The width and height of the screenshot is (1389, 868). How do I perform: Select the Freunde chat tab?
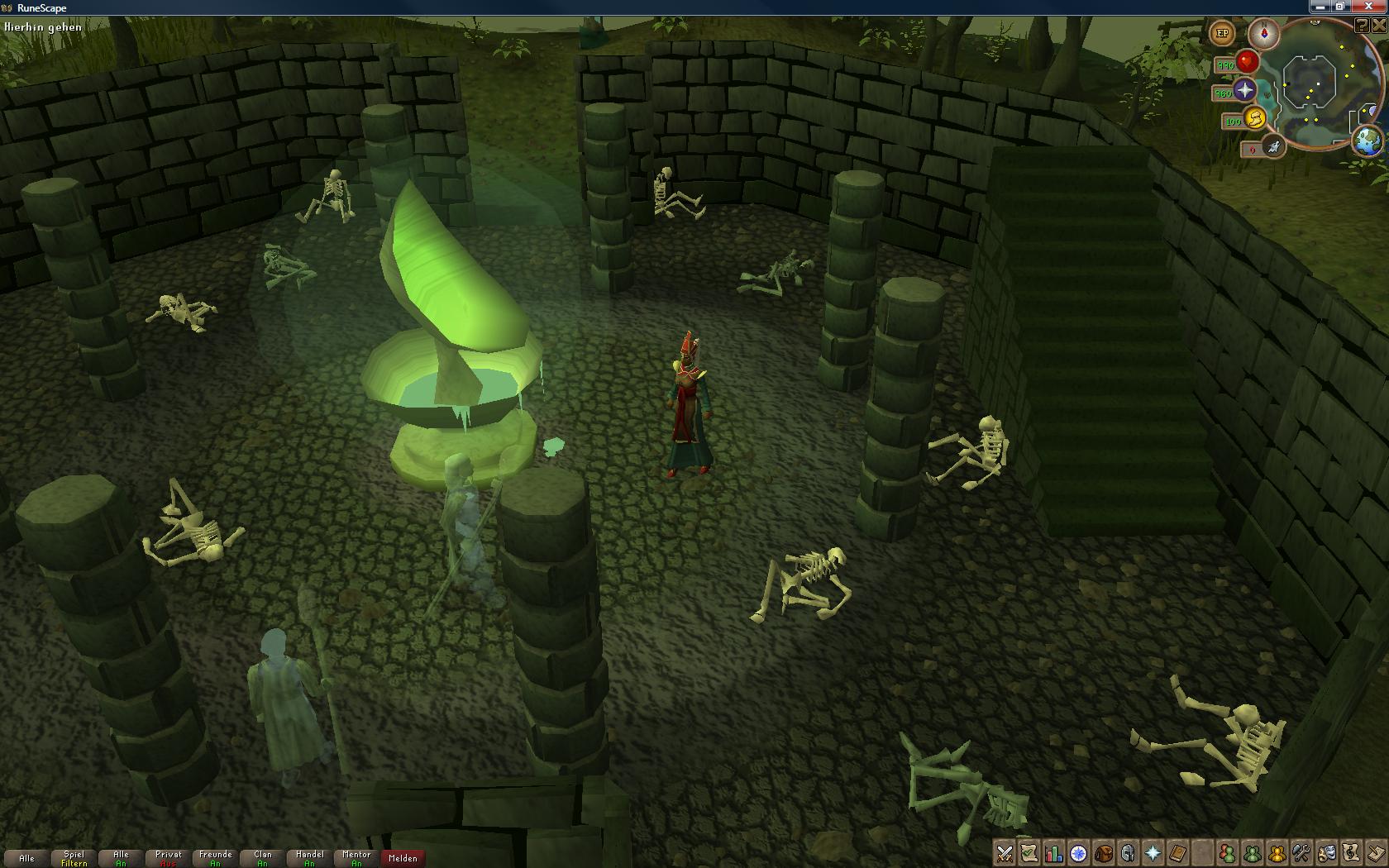coord(215,858)
